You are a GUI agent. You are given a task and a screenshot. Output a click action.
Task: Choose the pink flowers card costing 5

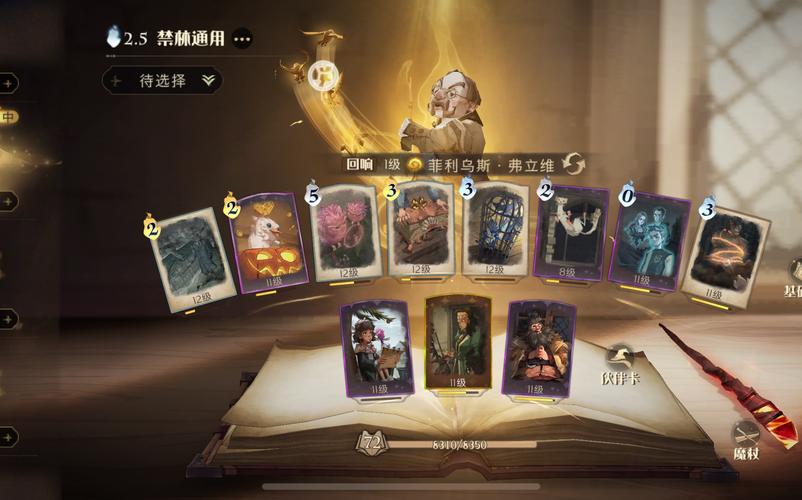click(346, 234)
